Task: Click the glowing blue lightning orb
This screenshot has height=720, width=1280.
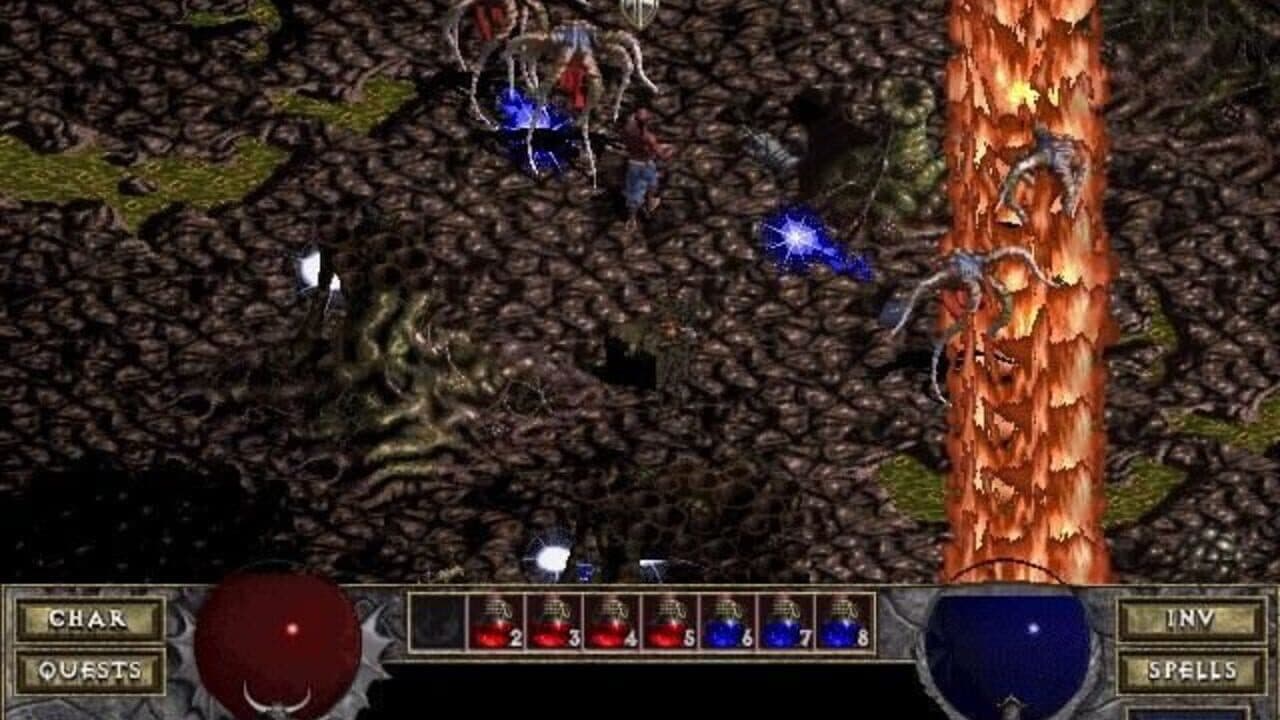Action: 795,235
